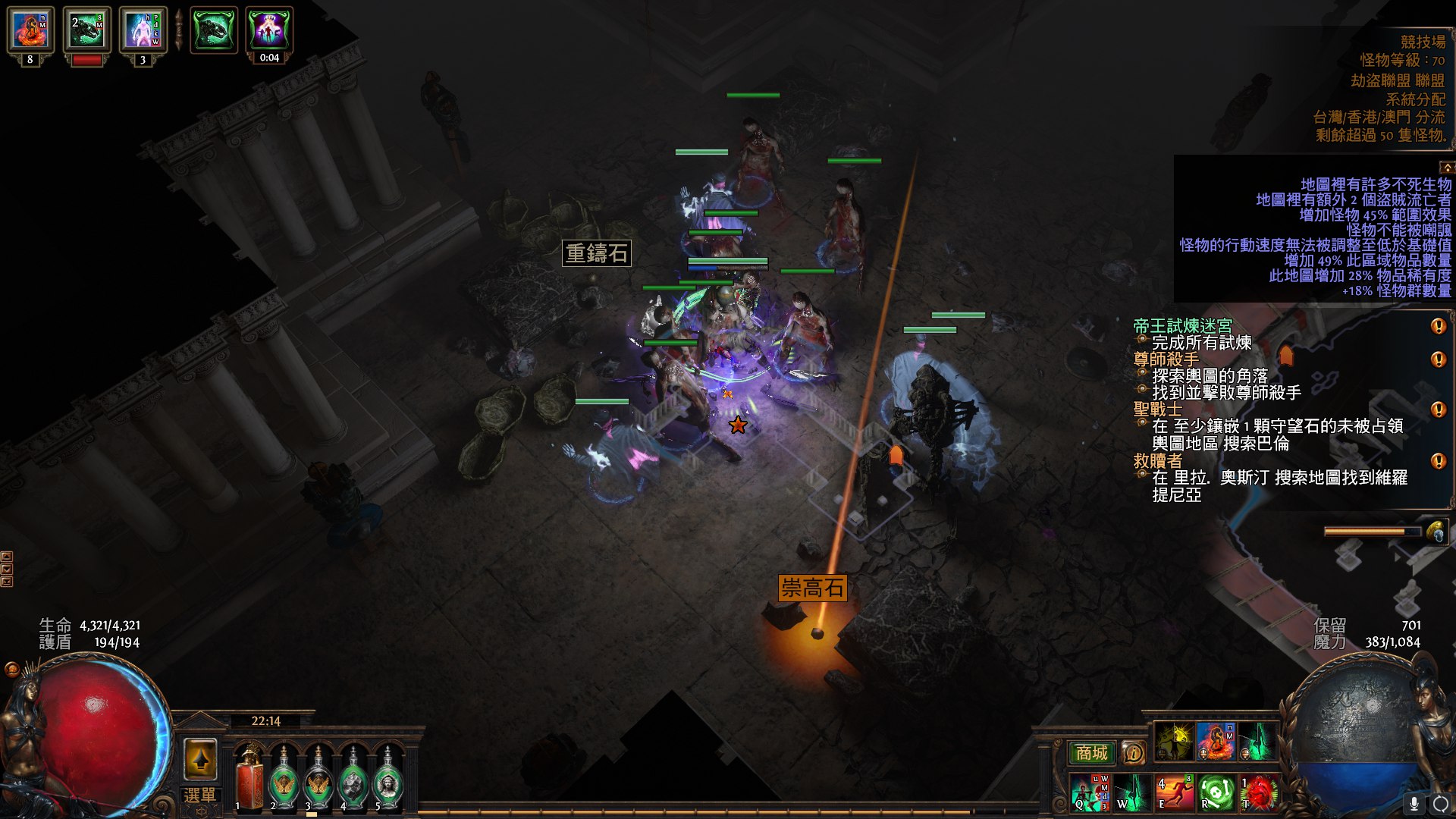Activate the Q zombie minion skill

pos(1090,792)
